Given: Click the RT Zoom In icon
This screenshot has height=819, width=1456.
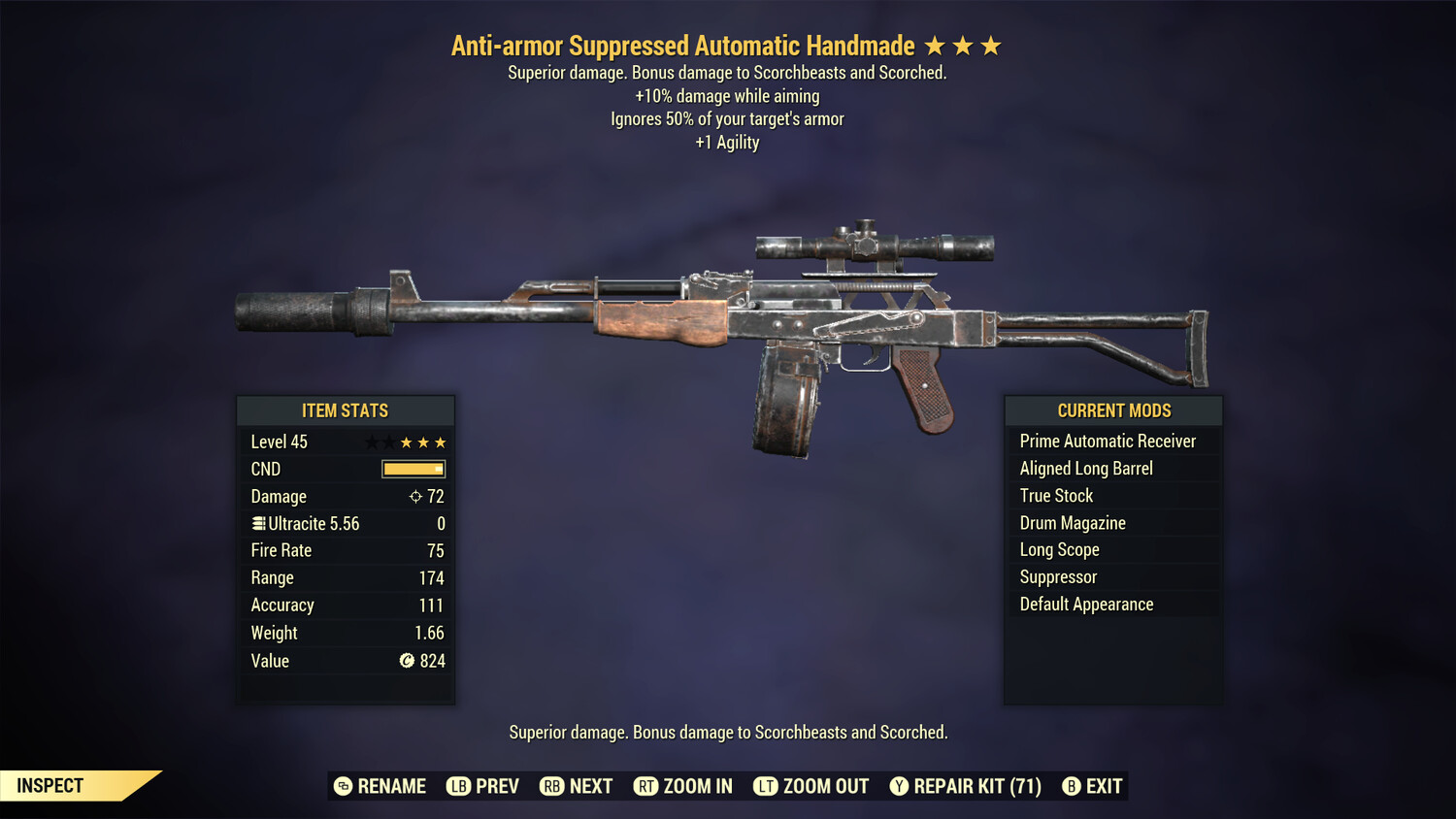Looking at the screenshot, I should 645,786.
